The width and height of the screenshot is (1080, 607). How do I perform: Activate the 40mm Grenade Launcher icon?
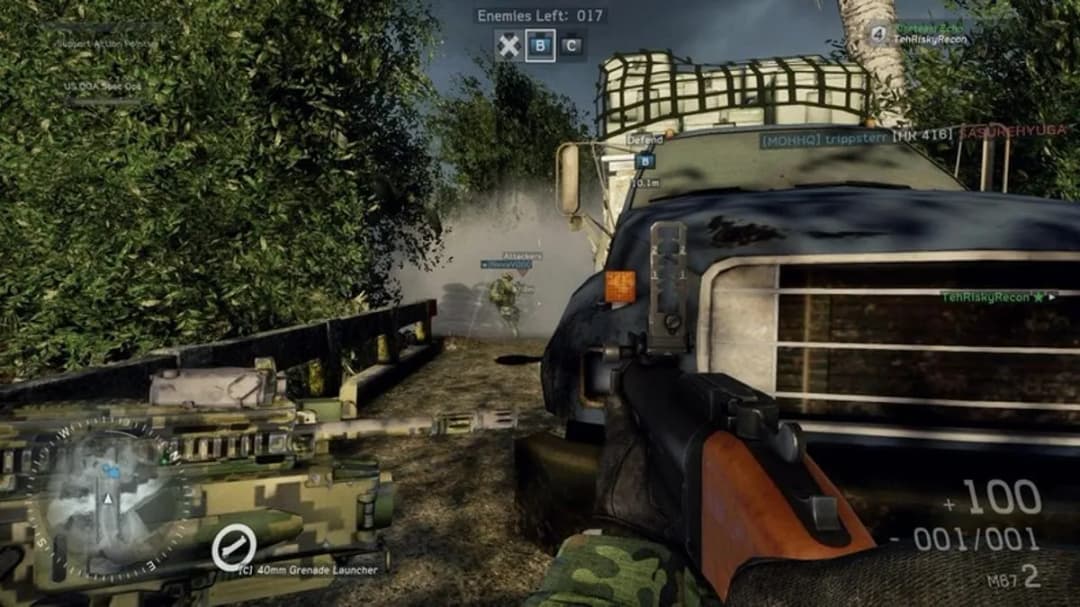coord(234,548)
